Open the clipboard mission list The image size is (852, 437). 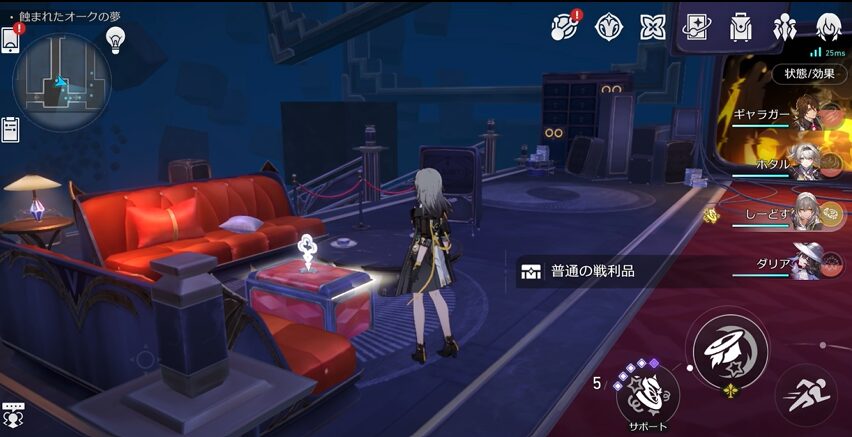tap(11, 129)
